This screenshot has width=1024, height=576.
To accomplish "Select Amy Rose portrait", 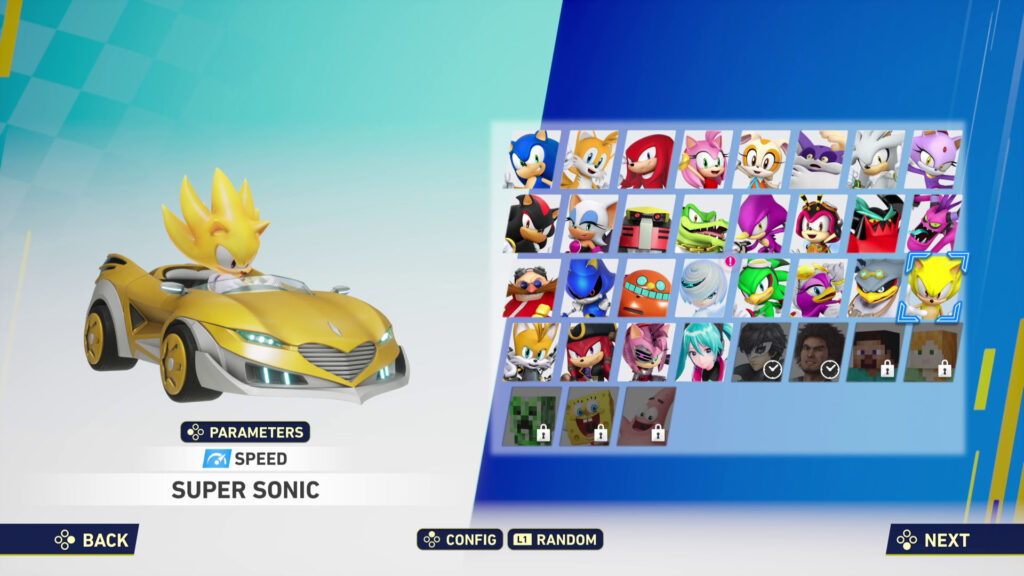I will click(704, 160).
